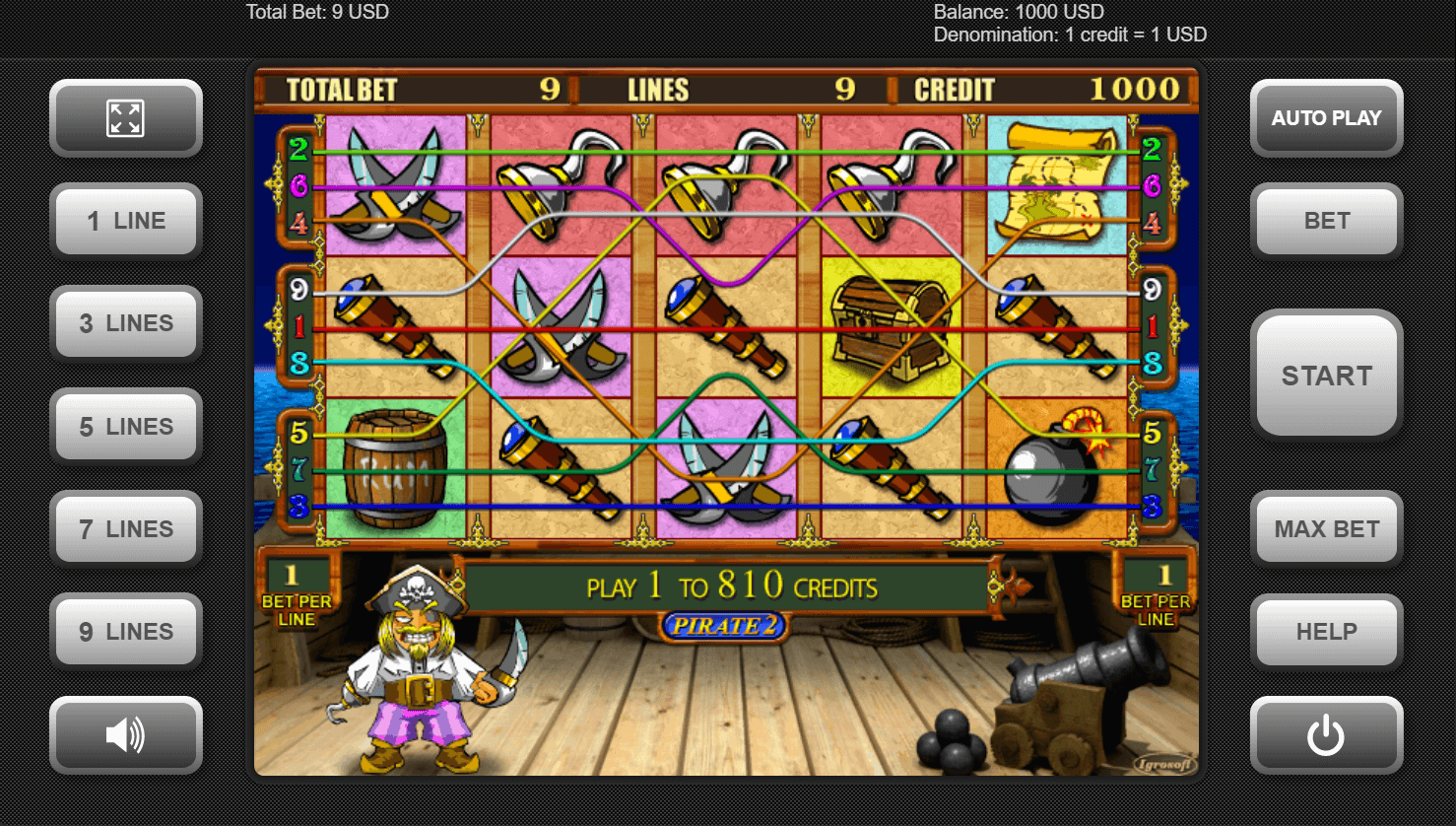This screenshot has width=1456, height=826.
Task: Choose the 3 LINES option
Action: 126,323
